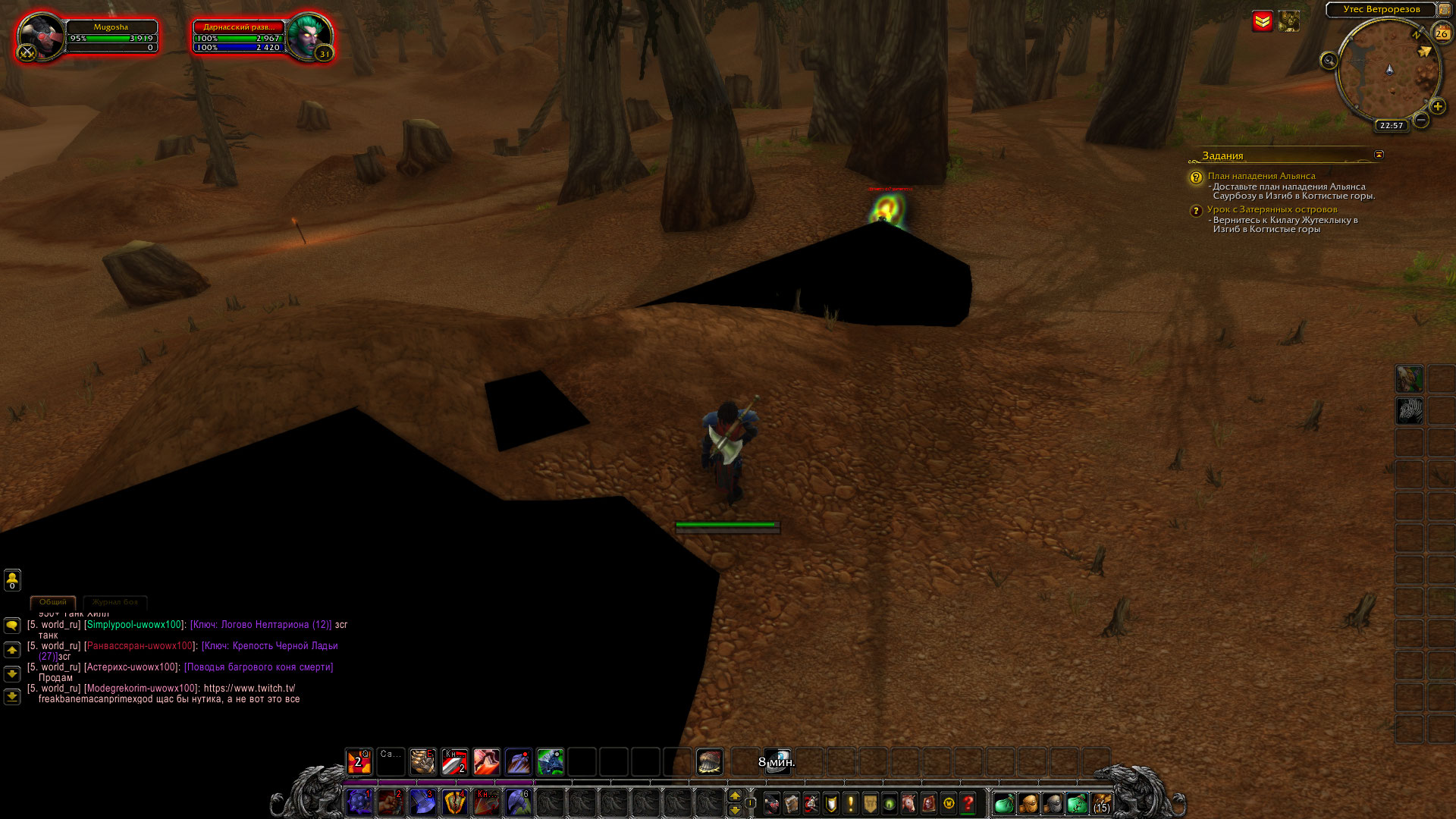
Task: Switch to the Общий chat tab
Action: [x=53, y=602]
